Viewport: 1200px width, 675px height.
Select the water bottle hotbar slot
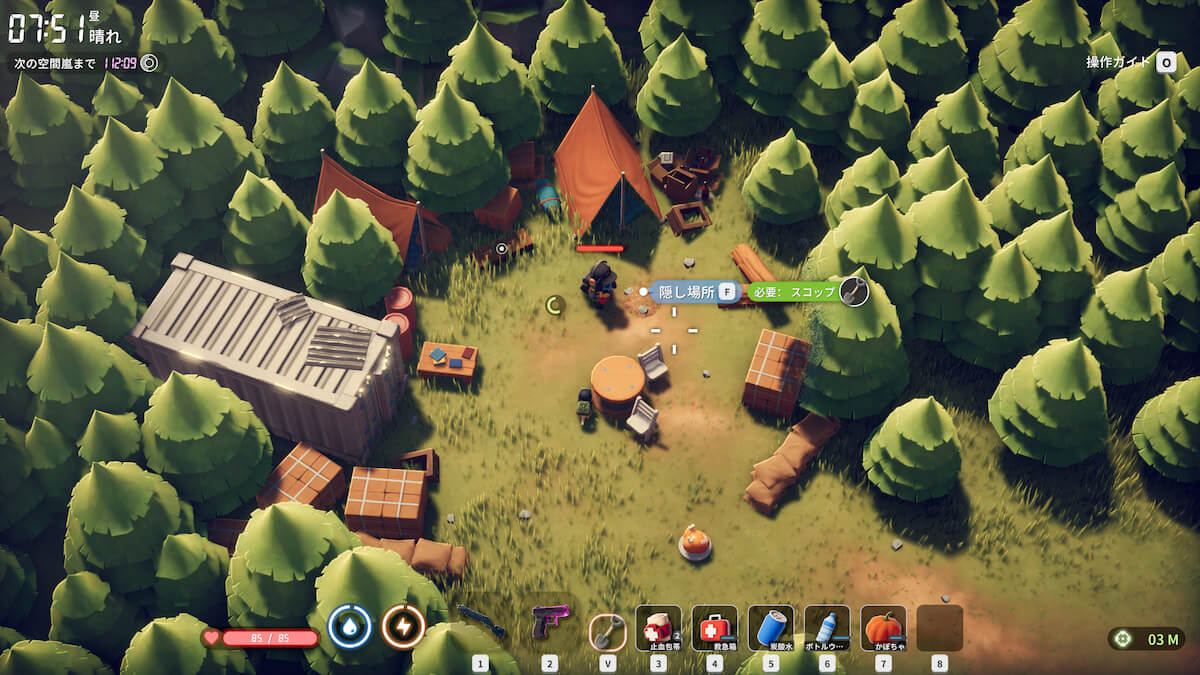[x=827, y=628]
